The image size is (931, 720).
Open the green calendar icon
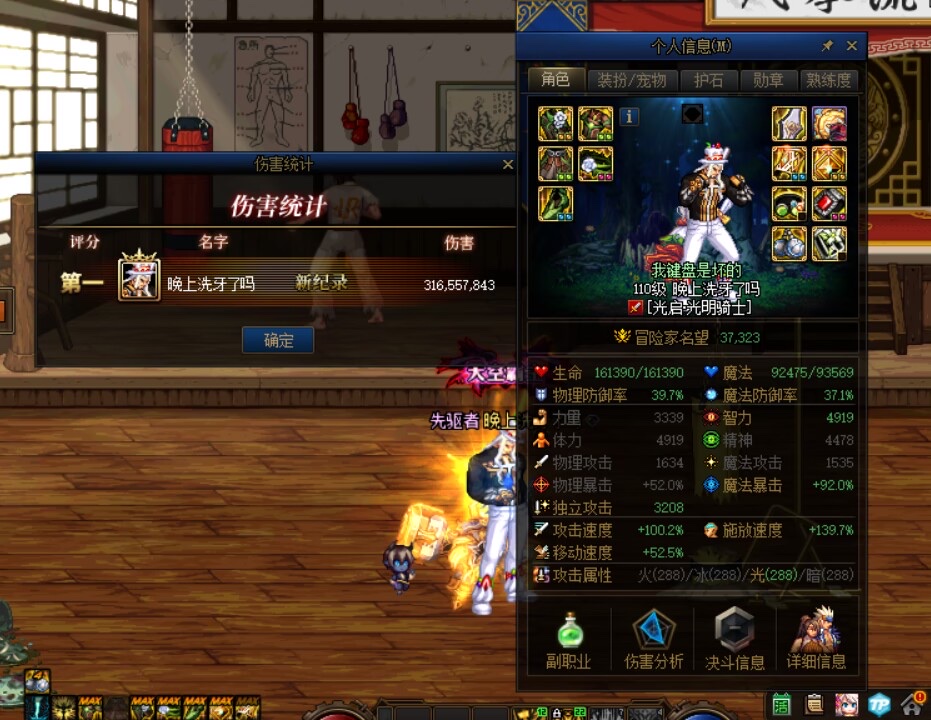coord(783,704)
